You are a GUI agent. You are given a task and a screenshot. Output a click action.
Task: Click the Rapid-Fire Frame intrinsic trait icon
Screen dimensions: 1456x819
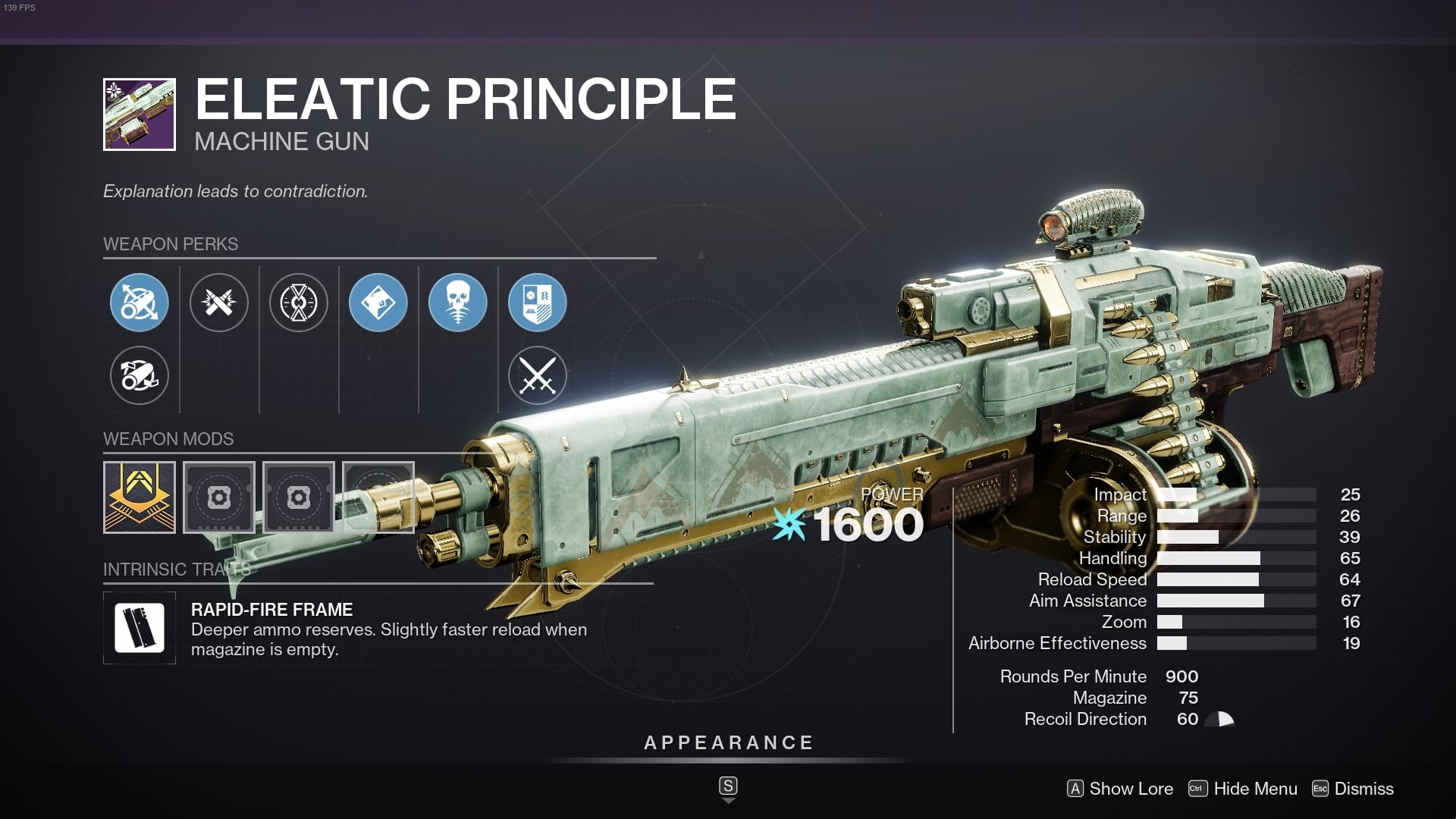click(x=140, y=627)
